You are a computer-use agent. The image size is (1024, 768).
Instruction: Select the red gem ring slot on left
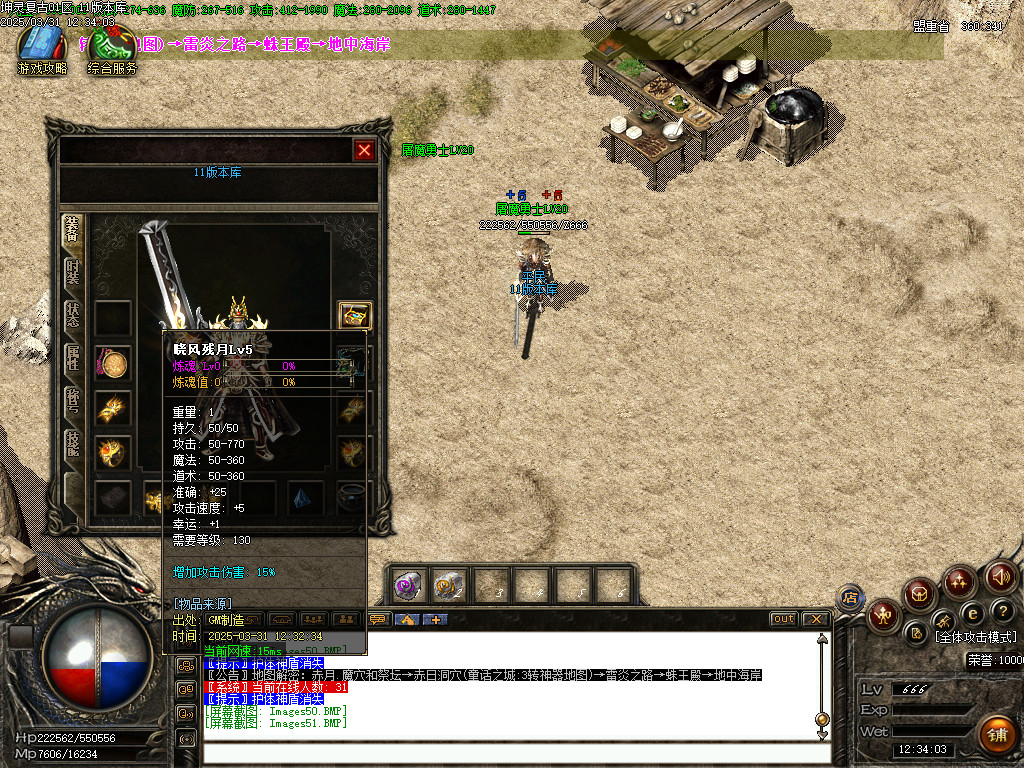click(113, 452)
